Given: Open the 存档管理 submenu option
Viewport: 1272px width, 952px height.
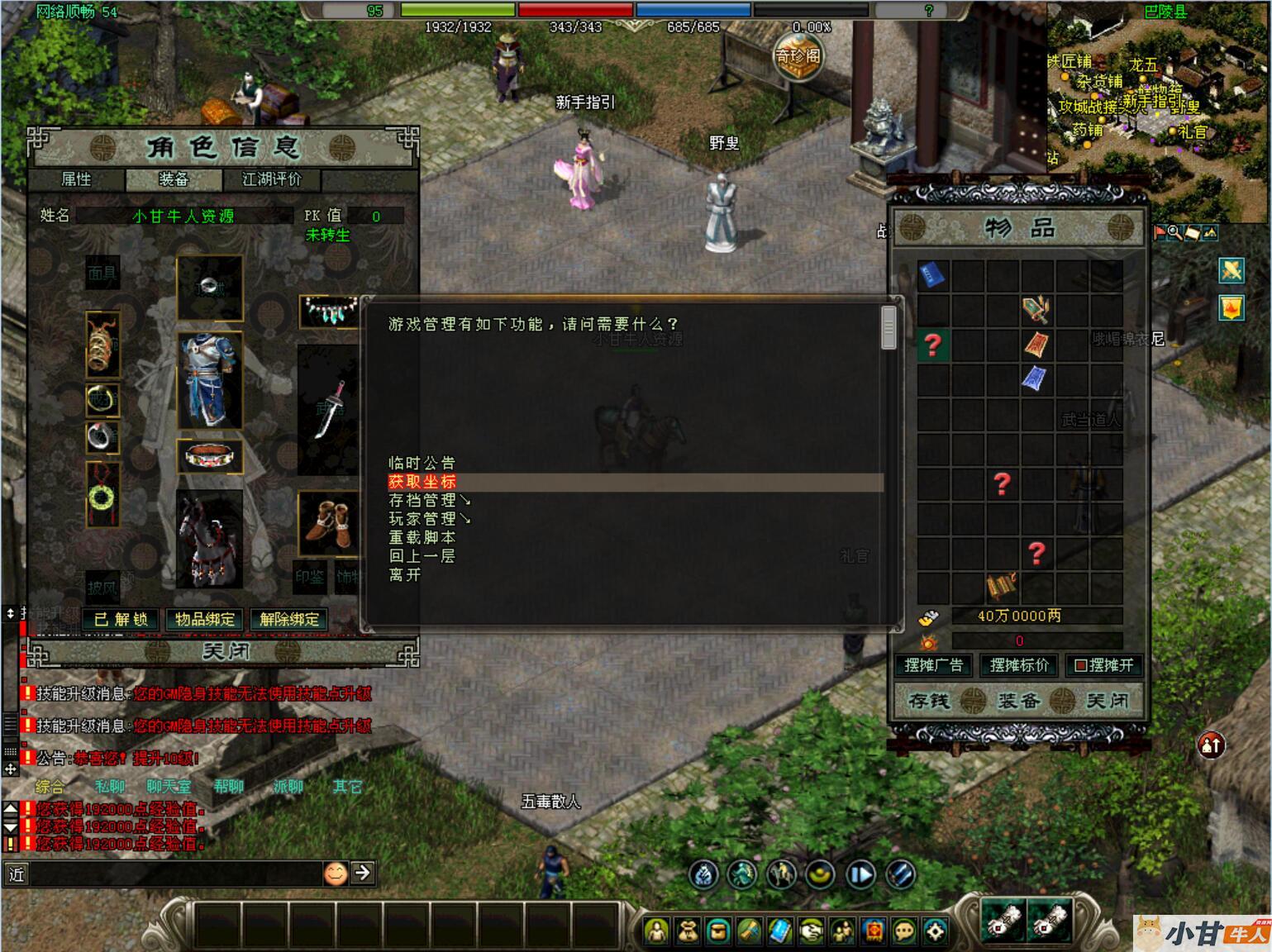Looking at the screenshot, I should [x=428, y=500].
